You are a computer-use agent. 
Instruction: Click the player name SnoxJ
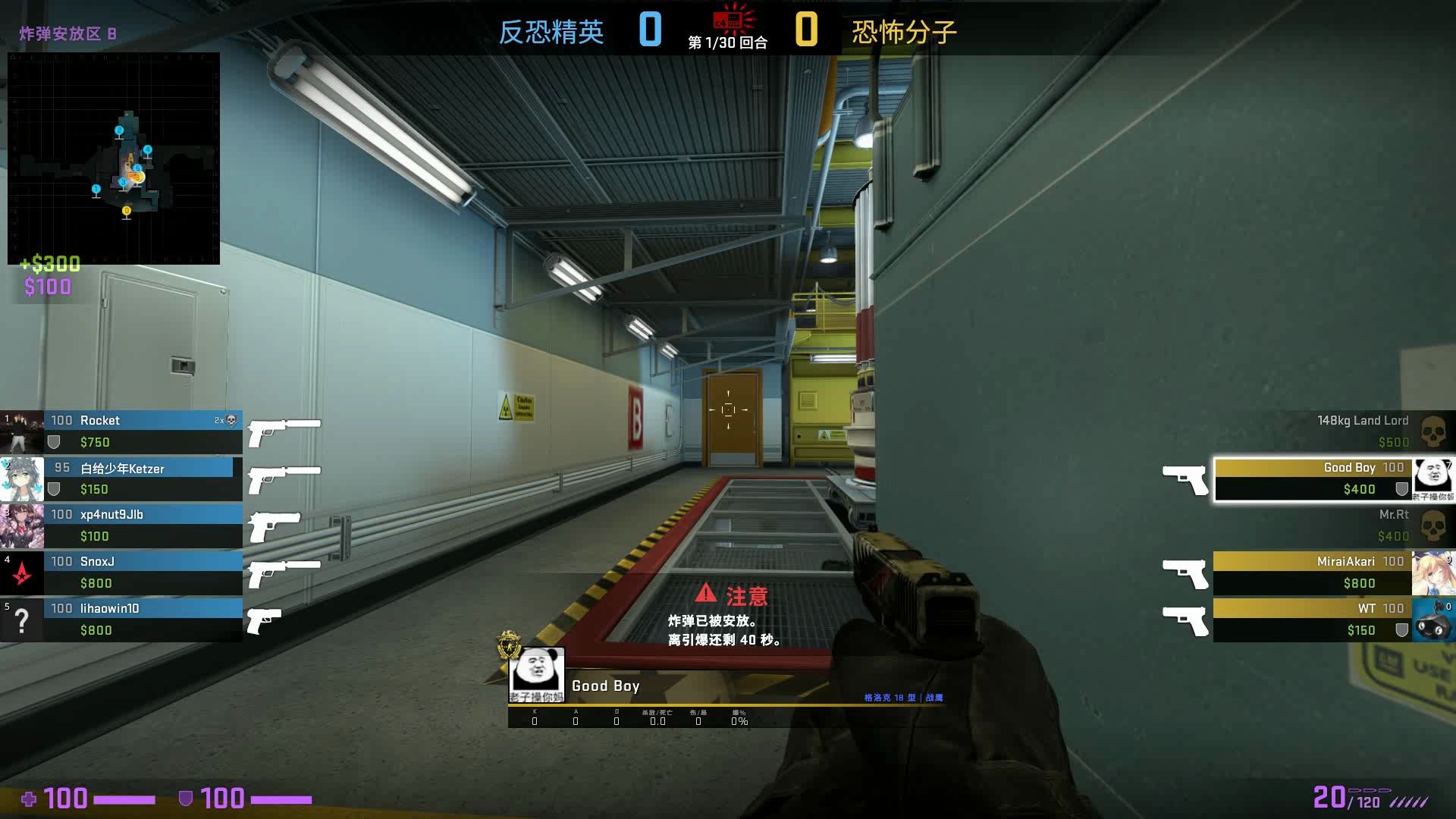96,560
